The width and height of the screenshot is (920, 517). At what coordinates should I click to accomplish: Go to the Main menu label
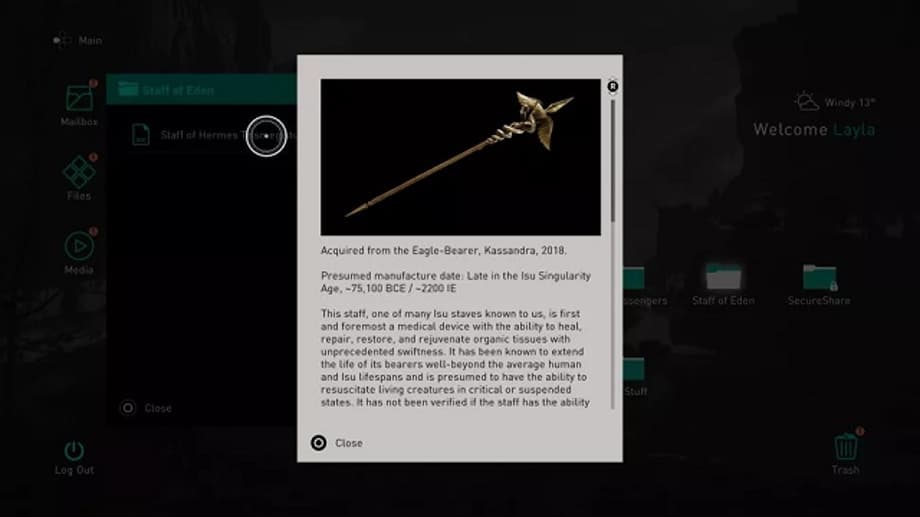pos(90,41)
